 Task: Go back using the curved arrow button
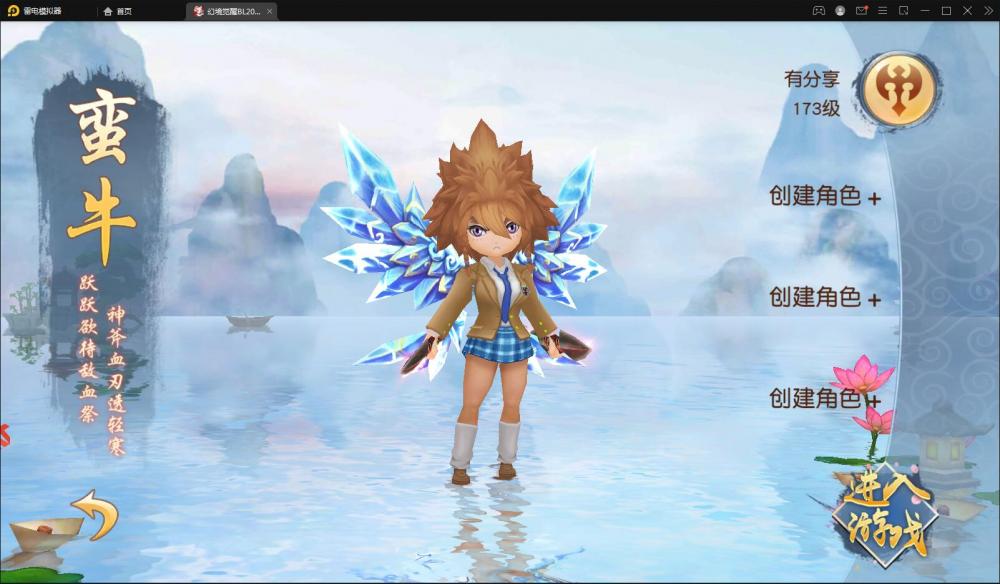[95, 512]
